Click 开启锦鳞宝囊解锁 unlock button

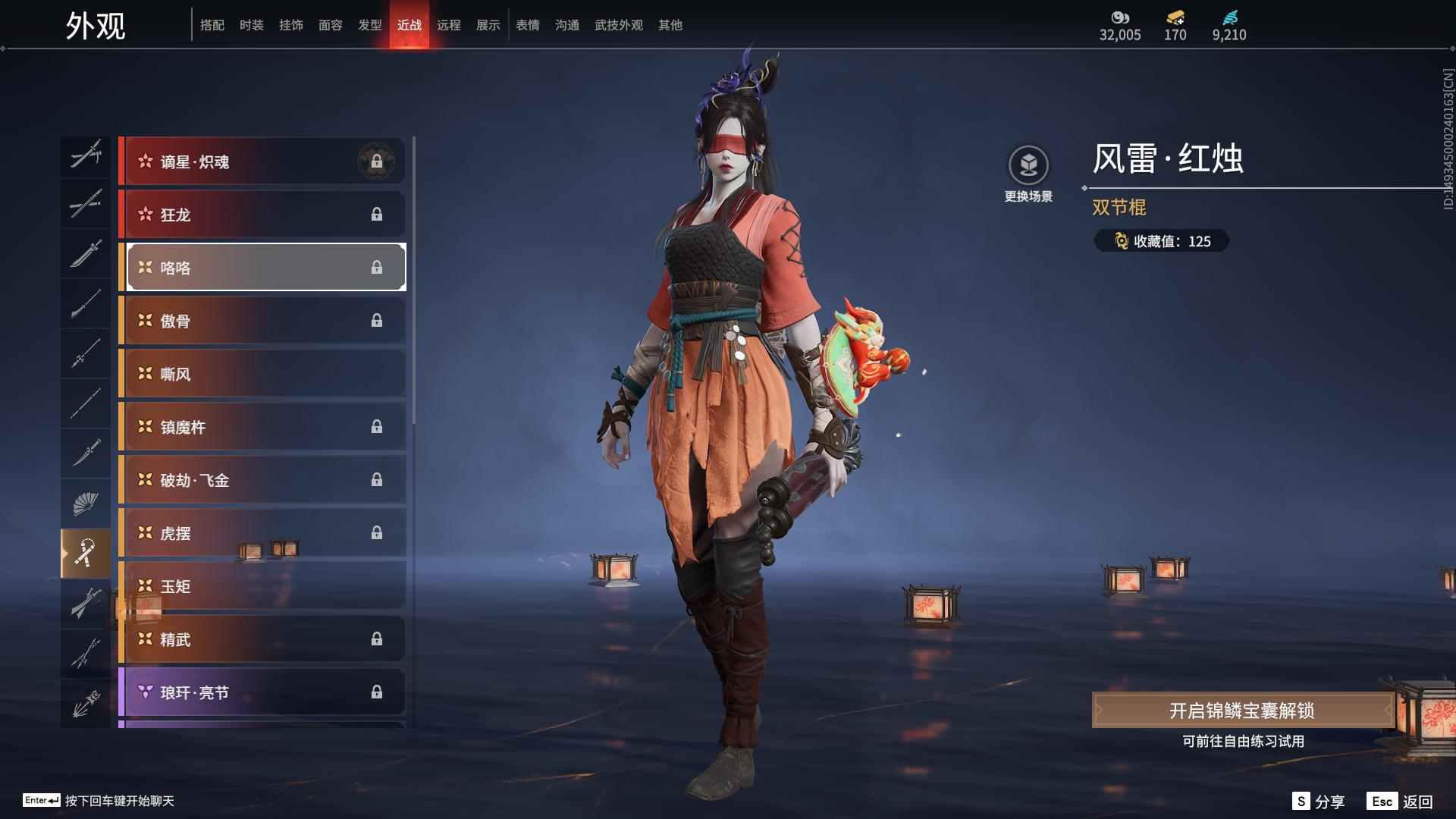(x=1241, y=711)
